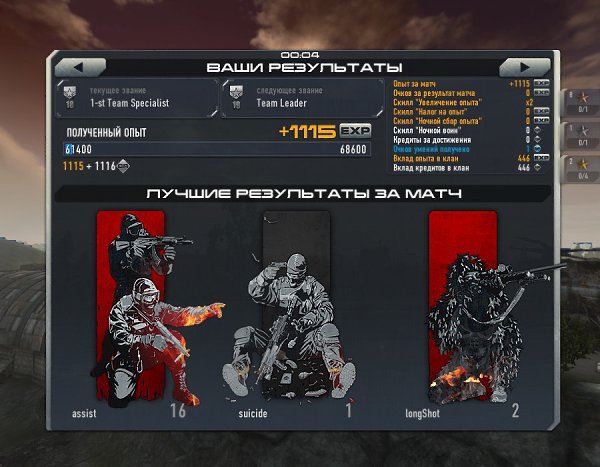Select the 1-st Team Specialist current rank panel

[x=139, y=97]
